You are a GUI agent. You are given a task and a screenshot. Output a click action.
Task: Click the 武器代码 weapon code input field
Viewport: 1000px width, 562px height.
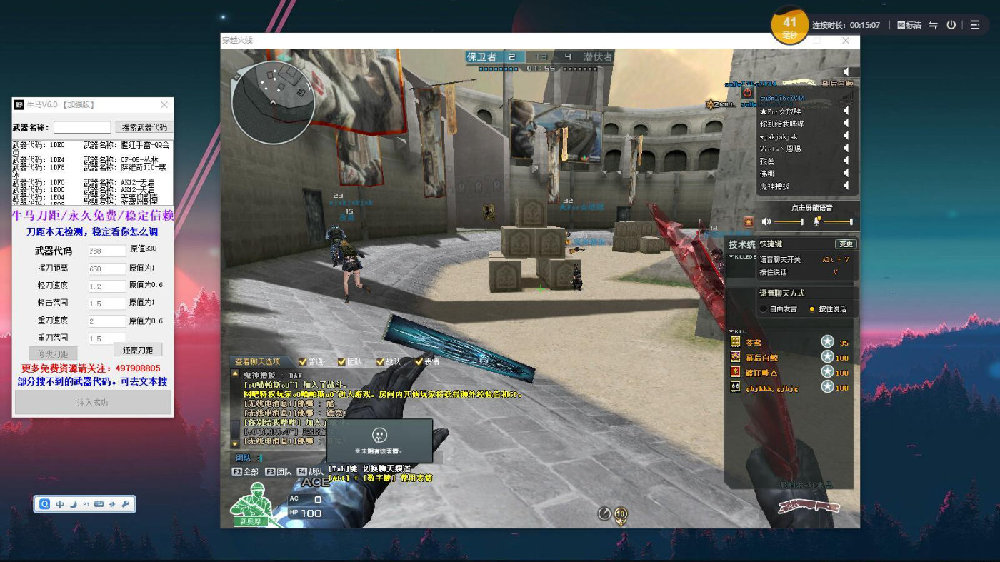coord(108,251)
